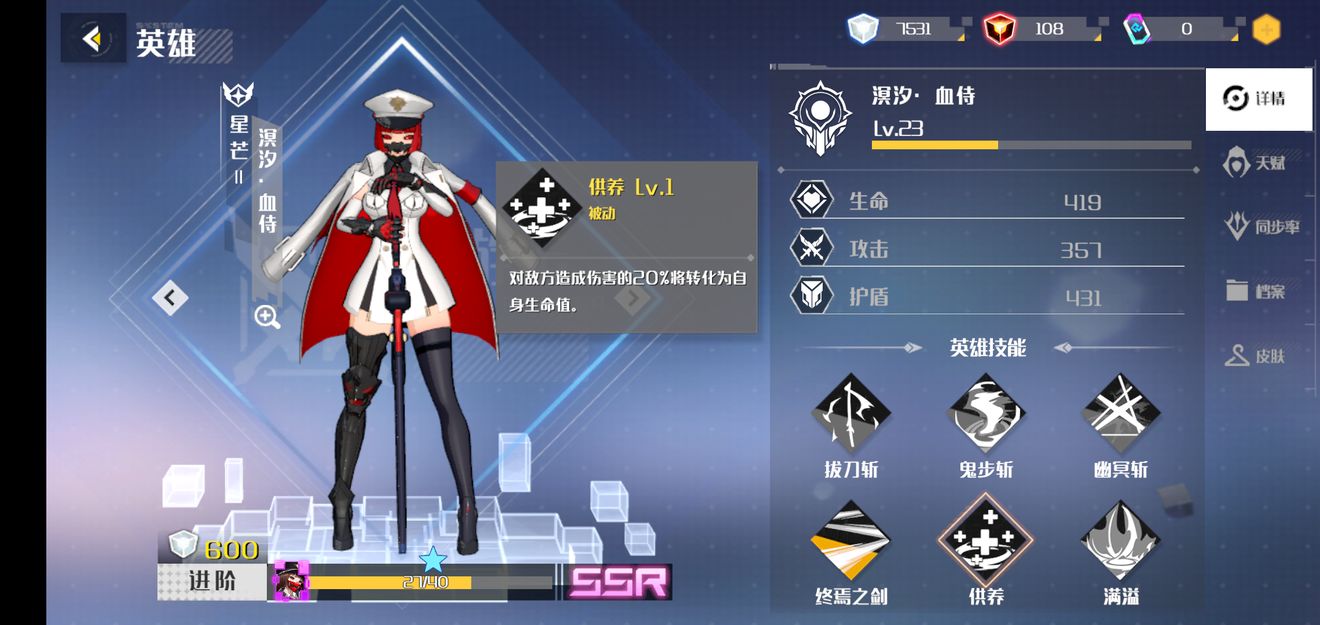The image size is (1320, 625).
Task: Show the 档案 archive tab
Action: click(x=1257, y=291)
